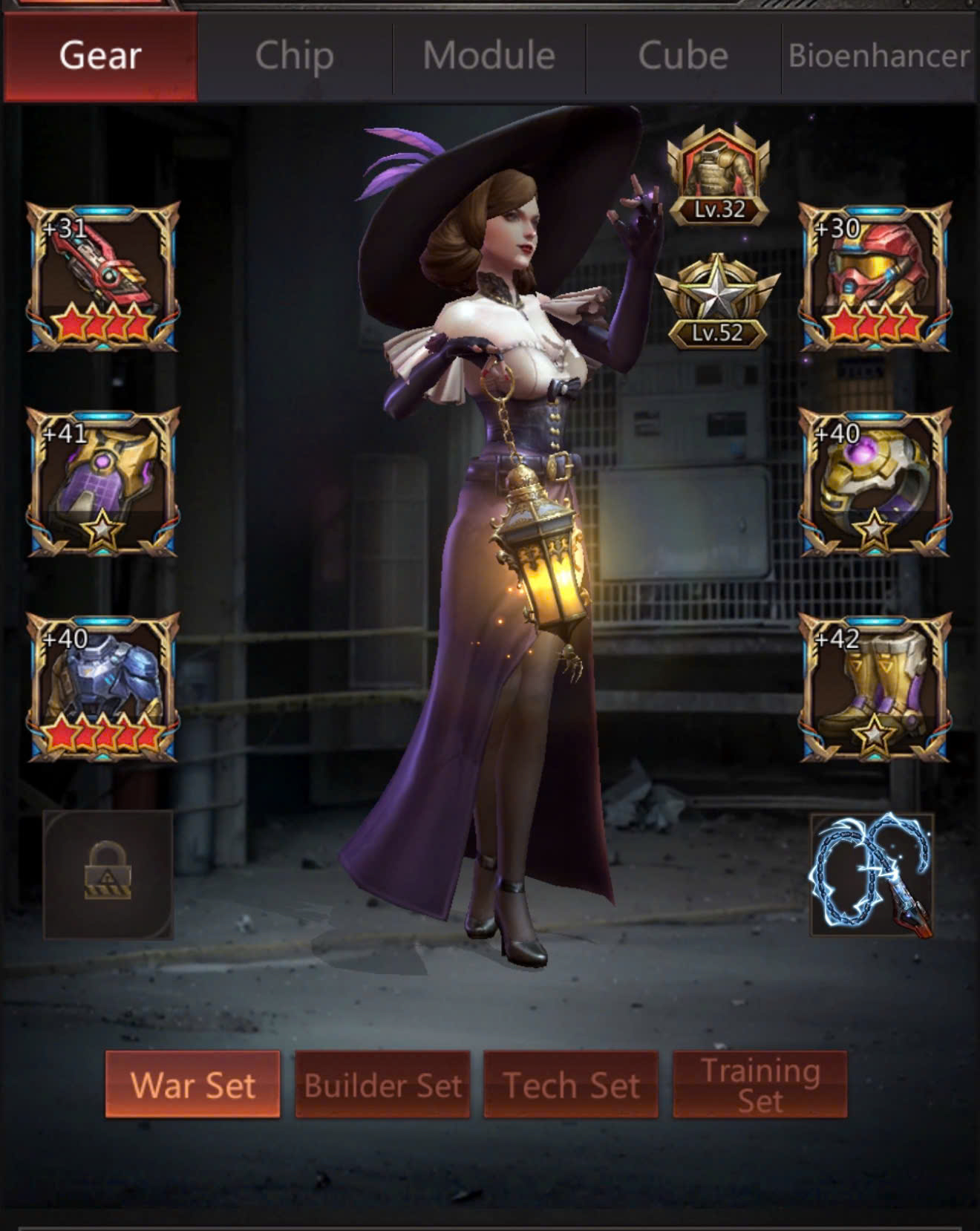Select the Module tab
This screenshot has height=1231, width=980.
point(489,56)
